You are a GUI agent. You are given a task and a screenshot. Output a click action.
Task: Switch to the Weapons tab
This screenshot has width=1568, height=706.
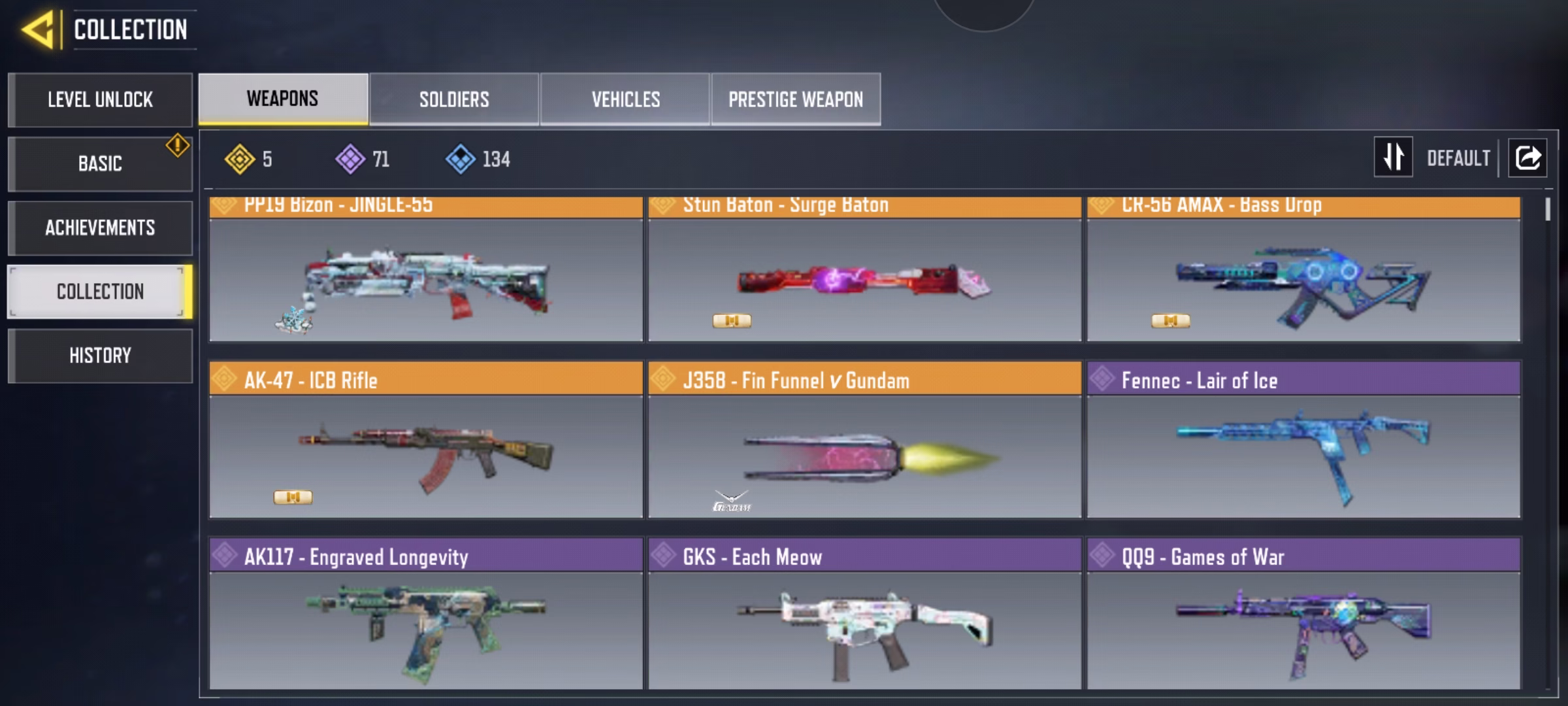pos(283,99)
